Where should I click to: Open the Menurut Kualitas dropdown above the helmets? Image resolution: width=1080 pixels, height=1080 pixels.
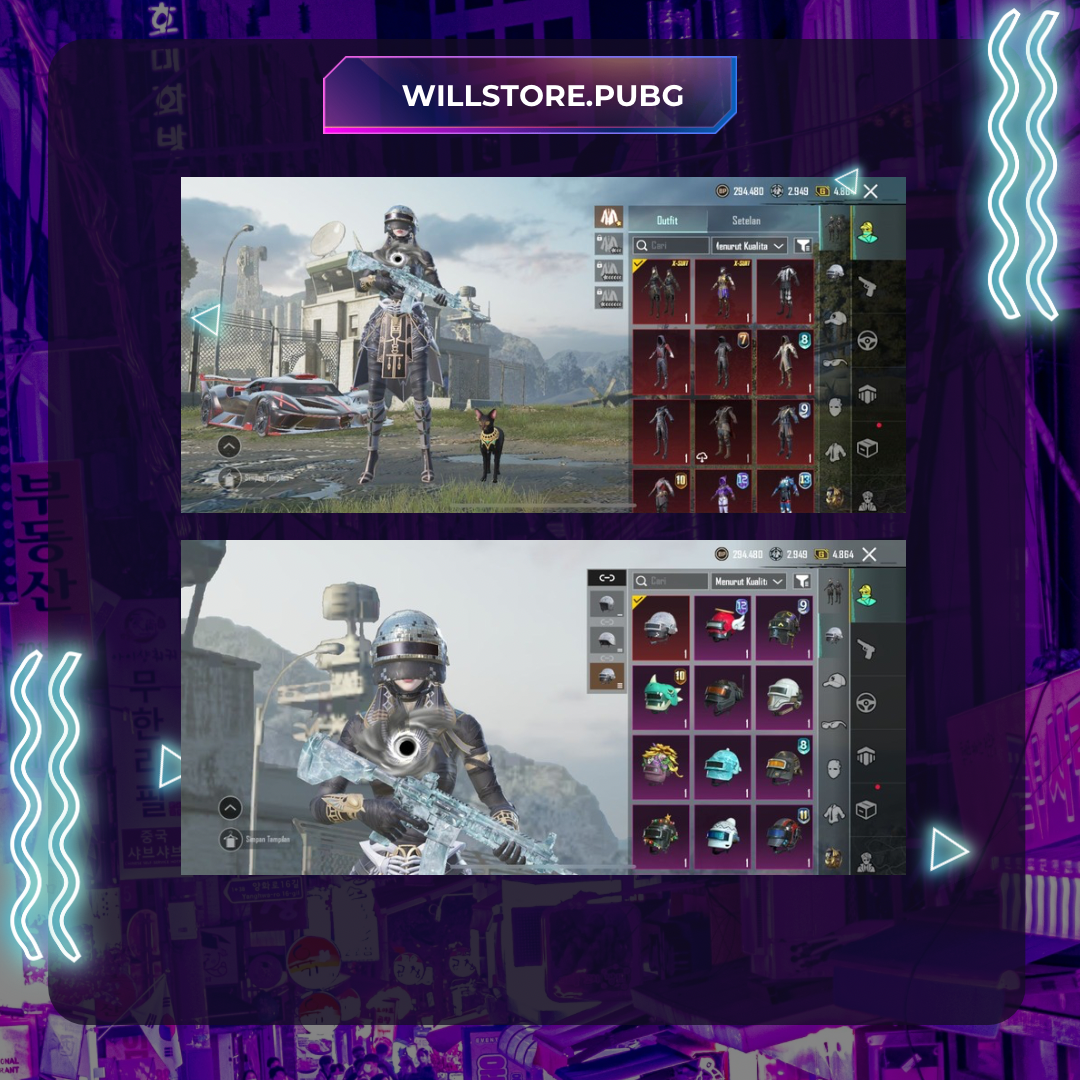click(x=749, y=581)
